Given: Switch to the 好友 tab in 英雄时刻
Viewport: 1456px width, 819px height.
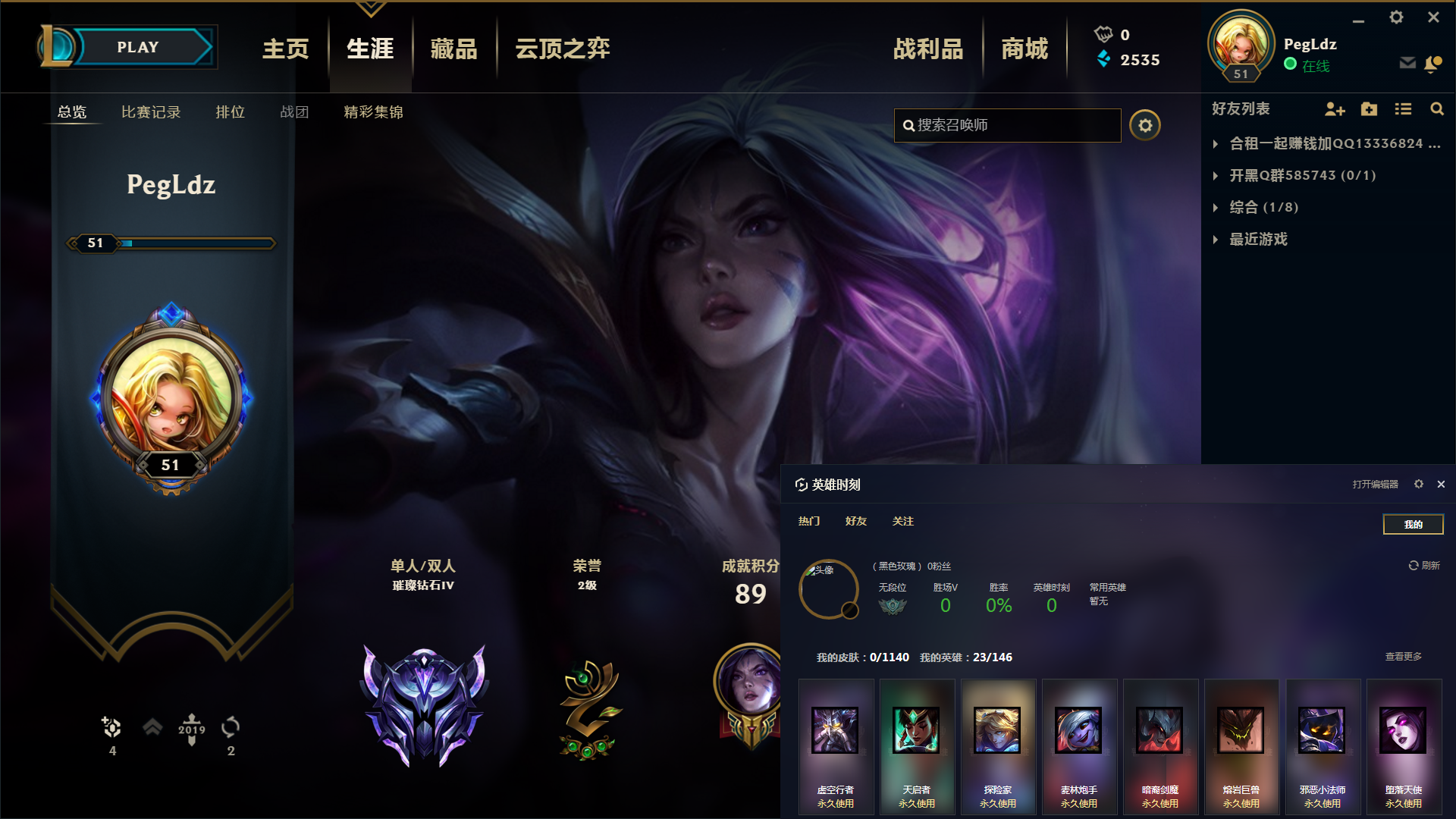Looking at the screenshot, I should point(855,521).
